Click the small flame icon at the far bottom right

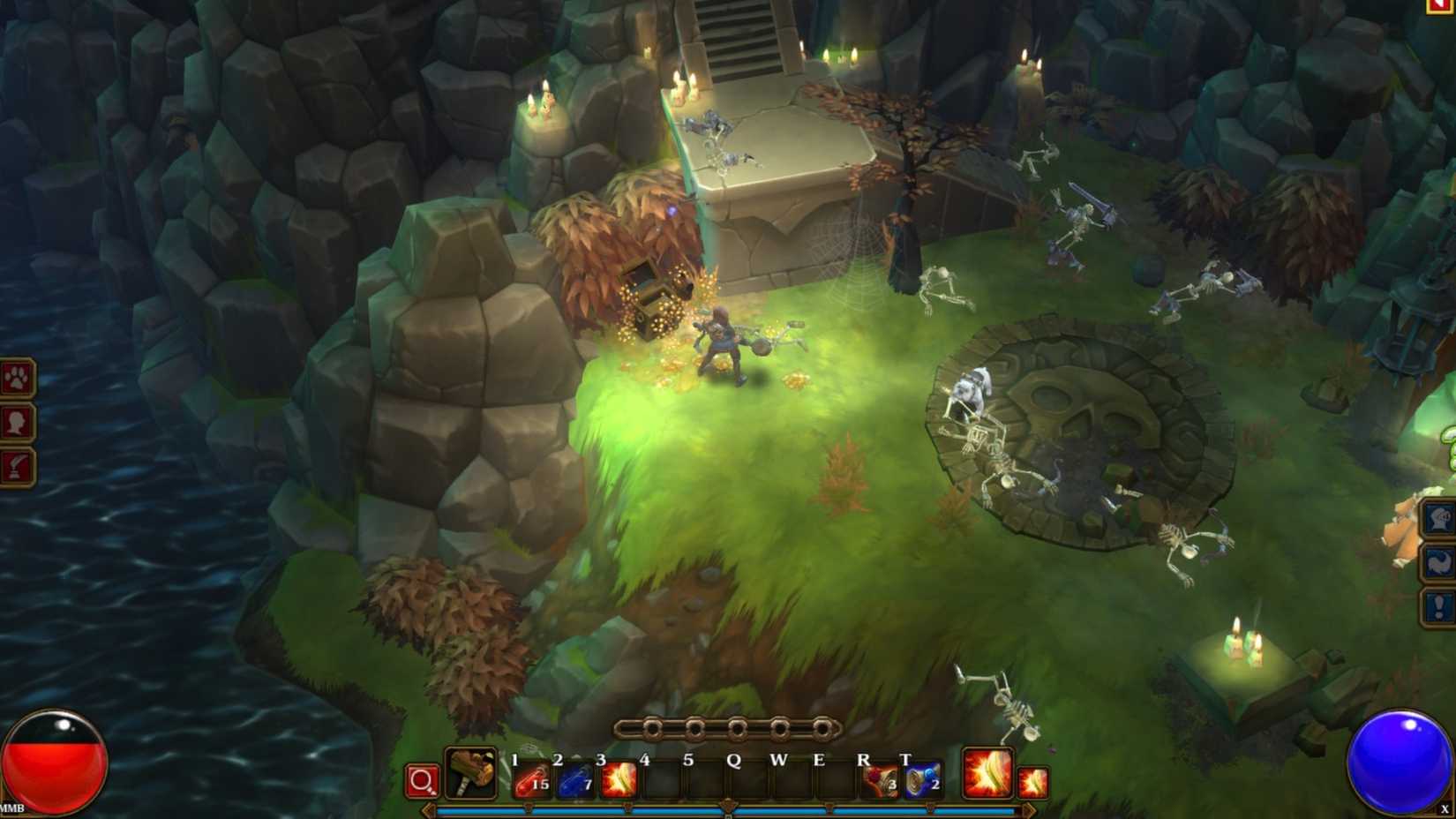click(1035, 784)
